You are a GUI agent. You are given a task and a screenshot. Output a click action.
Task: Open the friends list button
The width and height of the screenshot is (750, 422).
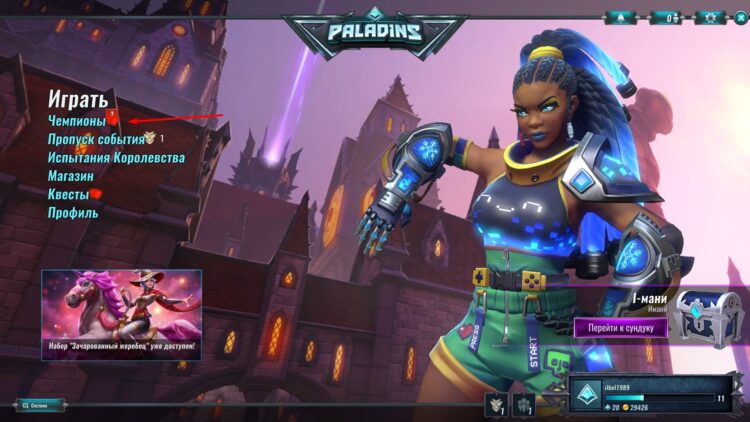[665, 17]
